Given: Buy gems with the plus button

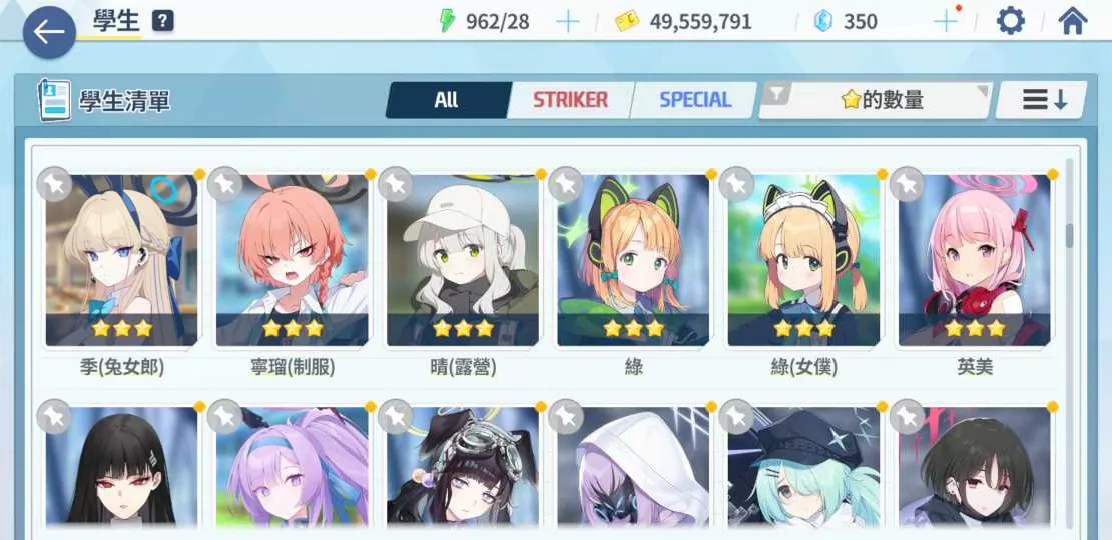Looking at the screenshot, I should [944, 22].
